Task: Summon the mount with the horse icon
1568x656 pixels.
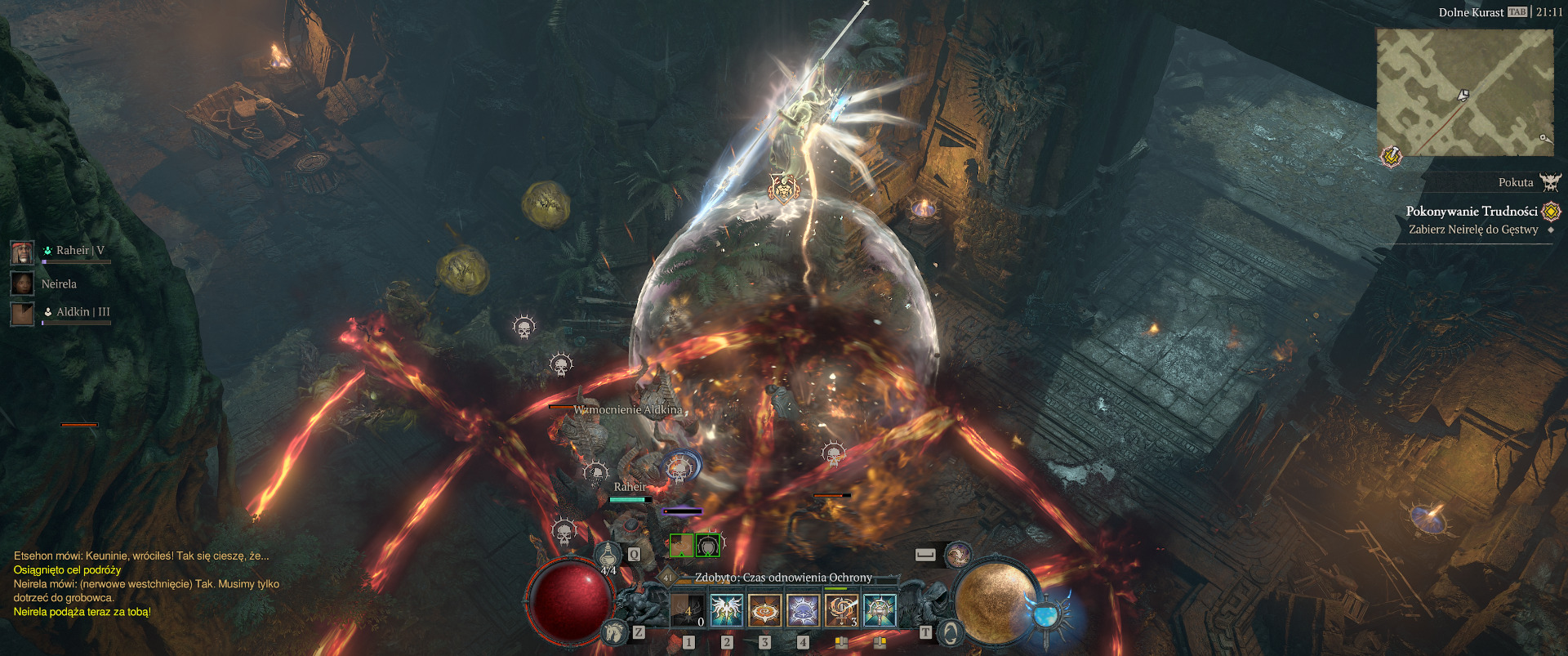Action: click(614, 631)
